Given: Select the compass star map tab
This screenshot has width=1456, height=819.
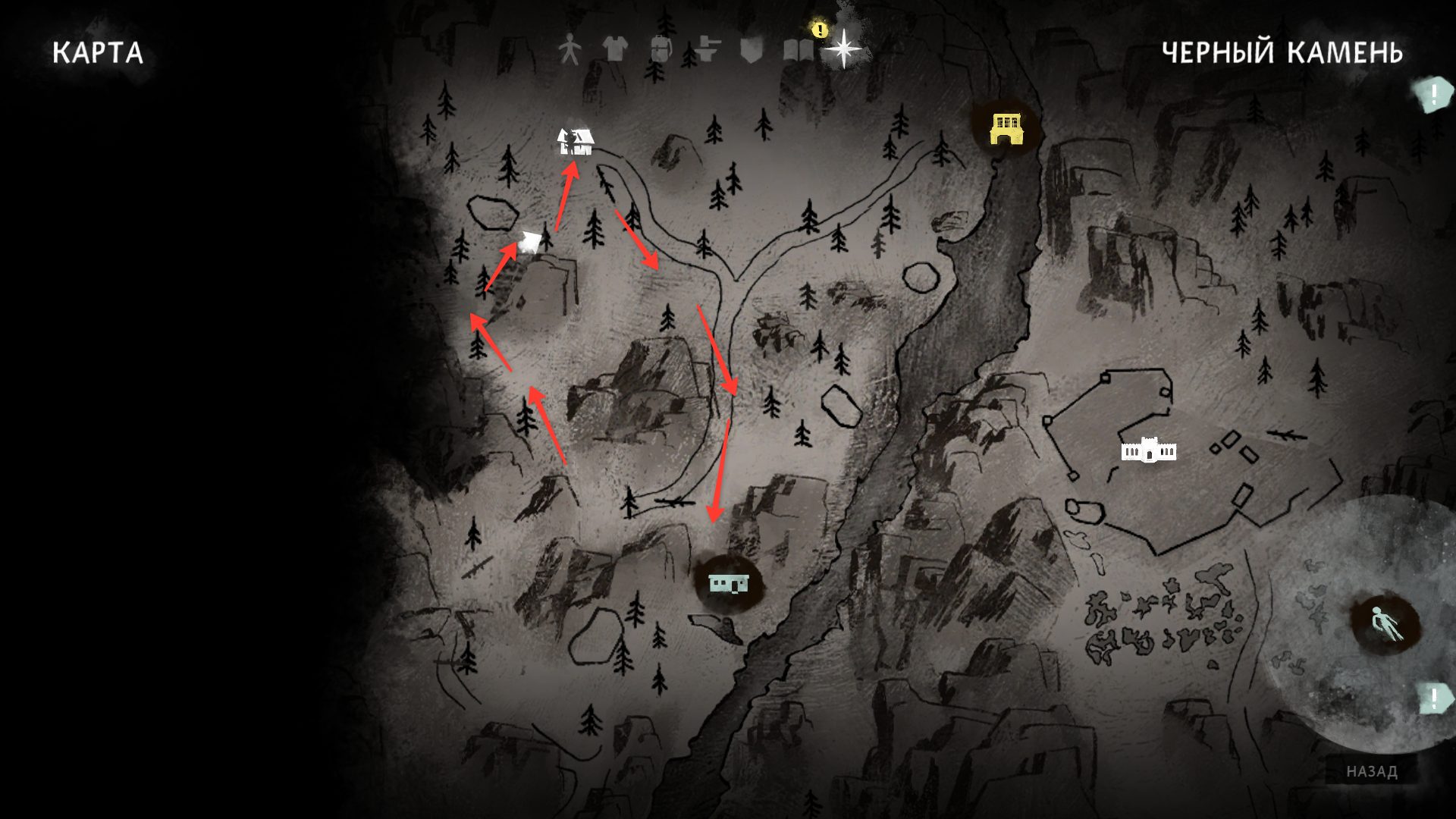Looking at the screenshot, I should (843, 49).
